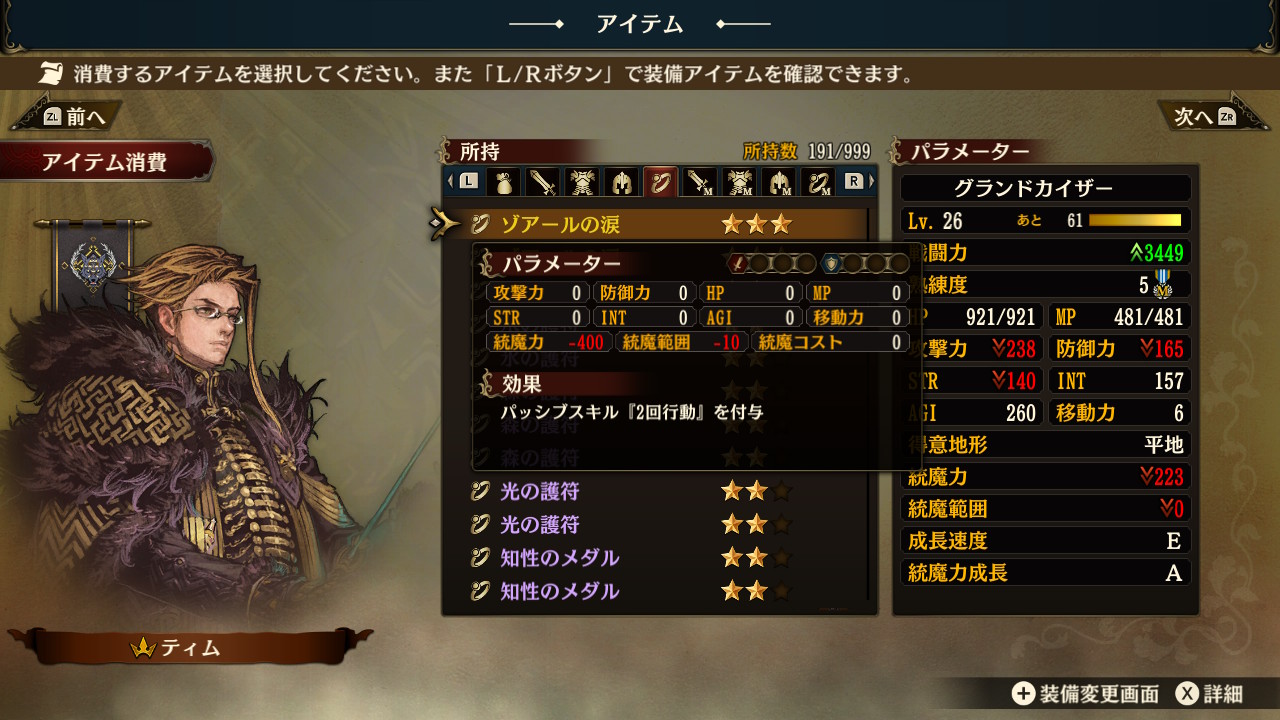Open the ring tab marked M
Viewport: 1280px width, 720px height.
(x=818, y=182)
